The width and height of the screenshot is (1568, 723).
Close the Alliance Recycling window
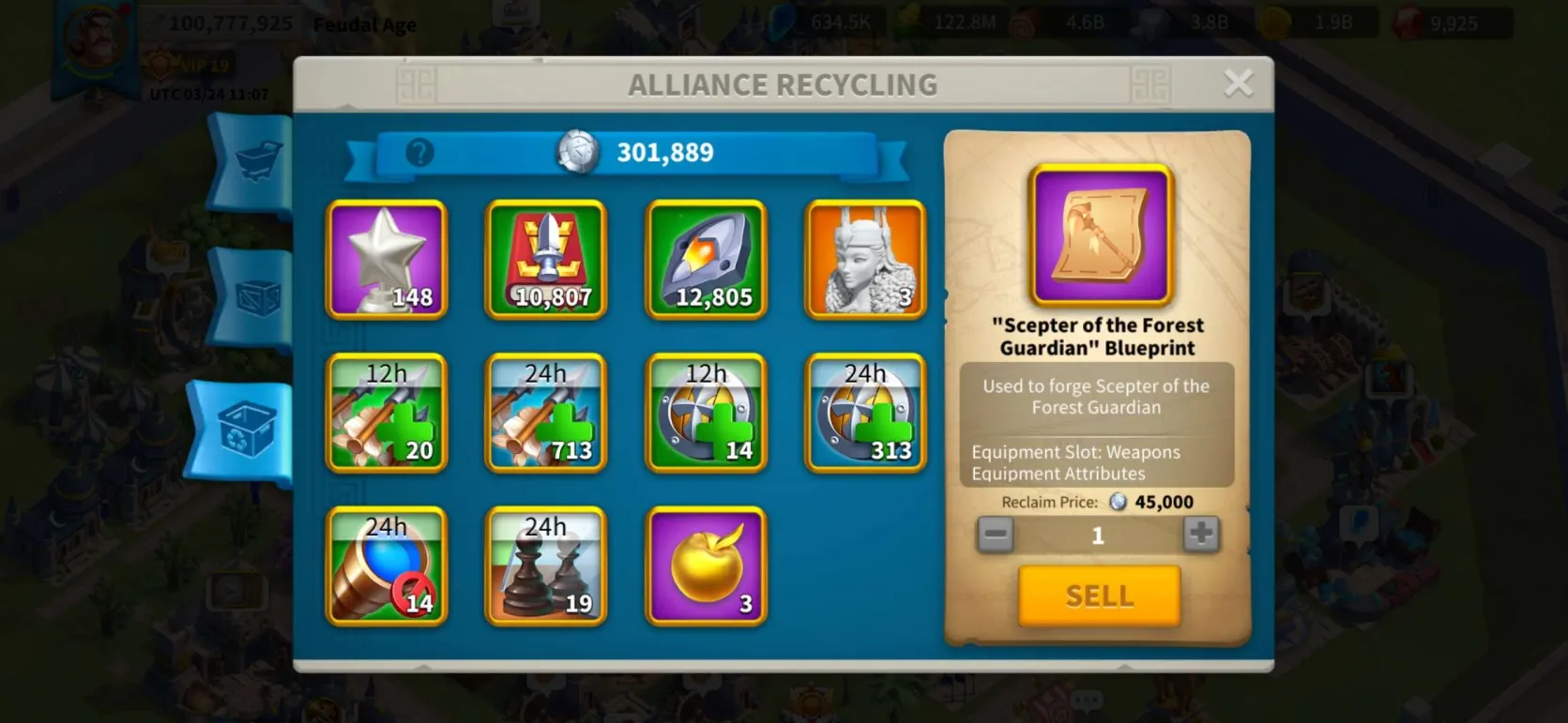tap(1238, 83)
